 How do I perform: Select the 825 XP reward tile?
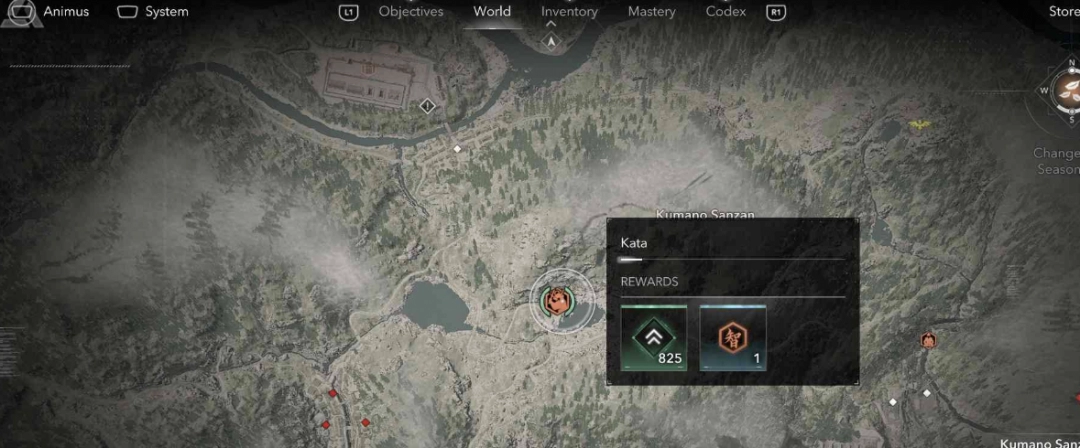click(x=654, y=339)
